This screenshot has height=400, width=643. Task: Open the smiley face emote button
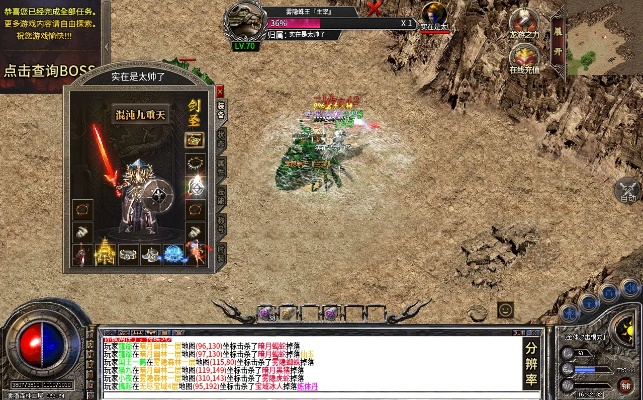[x=505, y=310]
